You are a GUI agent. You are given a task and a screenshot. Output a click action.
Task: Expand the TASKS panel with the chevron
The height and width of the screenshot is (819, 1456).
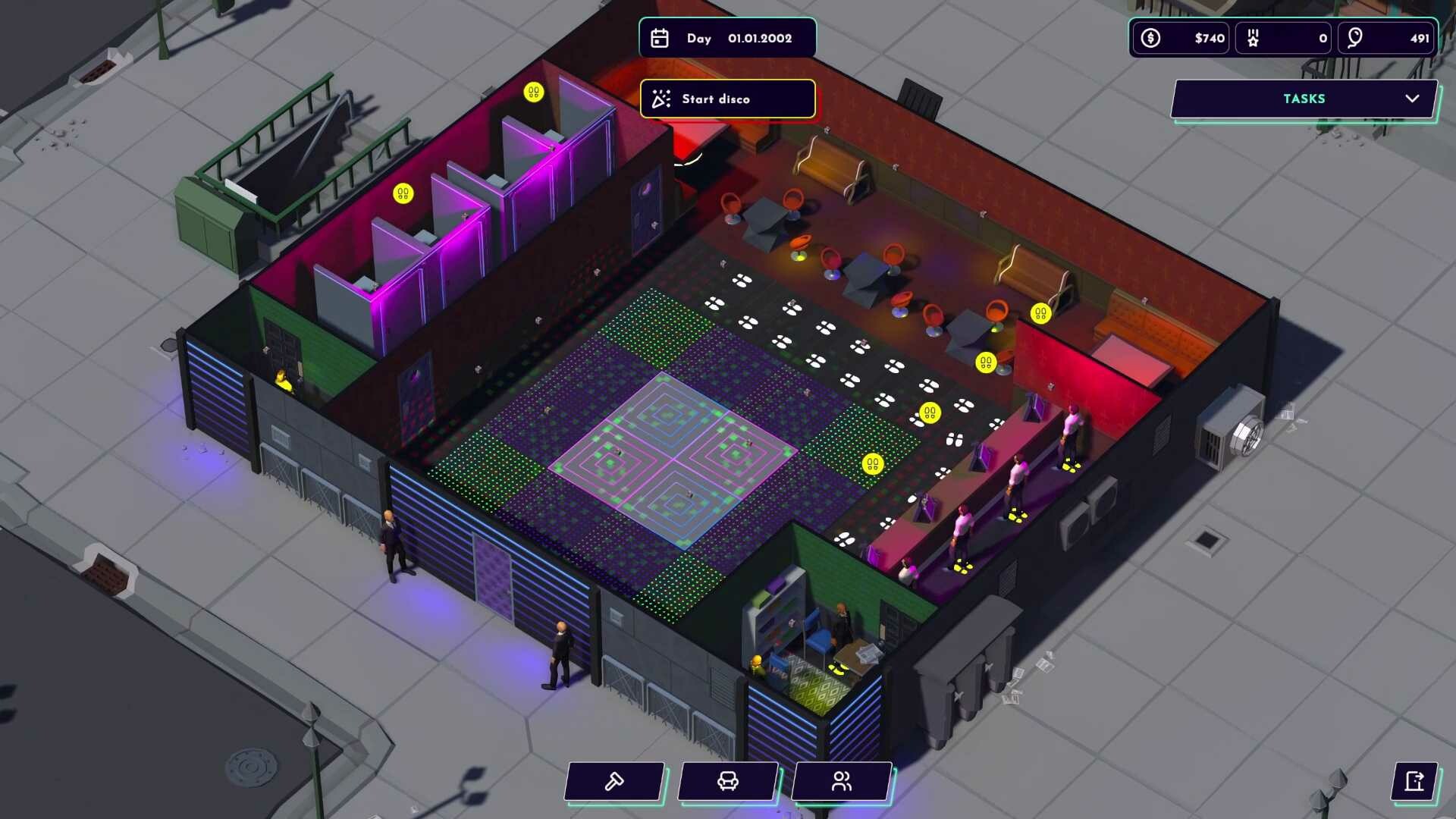click(1412, 99)
